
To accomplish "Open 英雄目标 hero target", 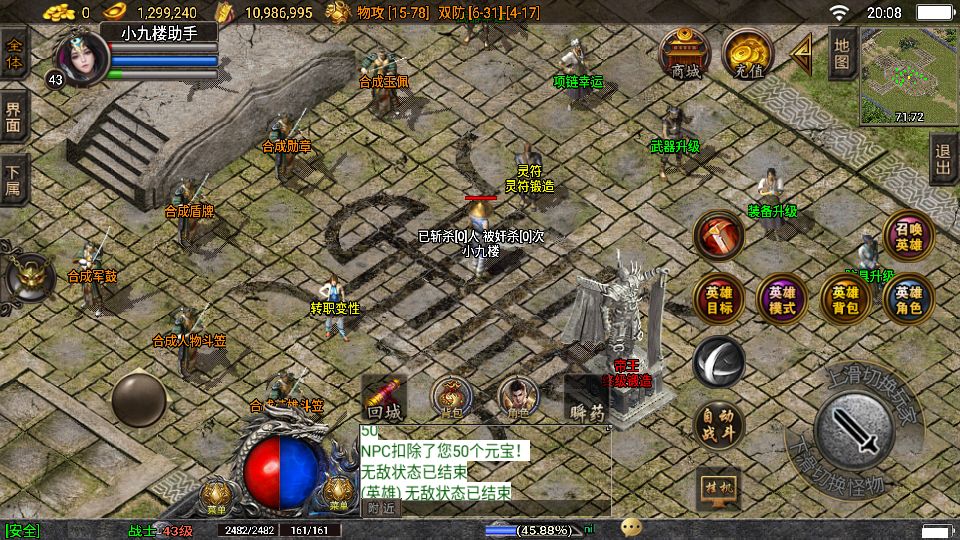I will [718, 298].
